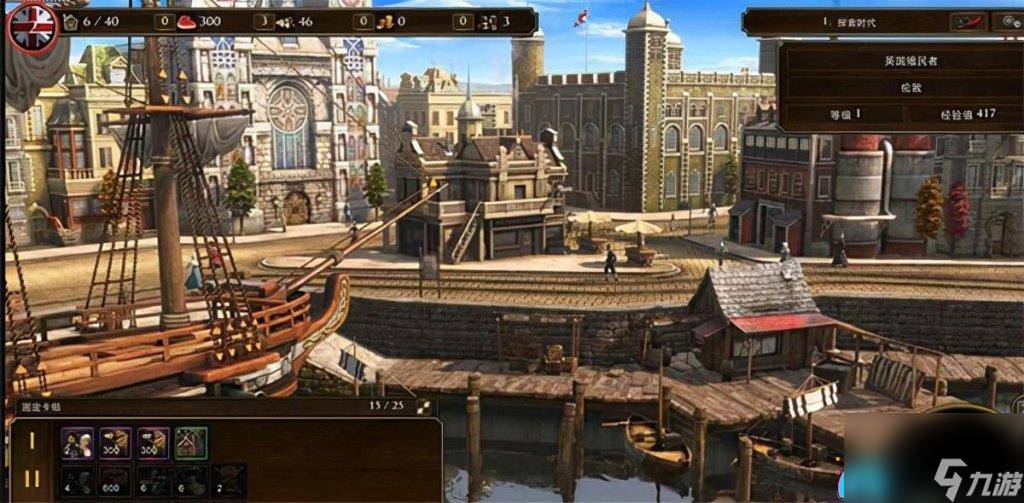1024x503 pixels.
Task: Select the greyed-out card marked 600
Action: click(x=115, y=480)
